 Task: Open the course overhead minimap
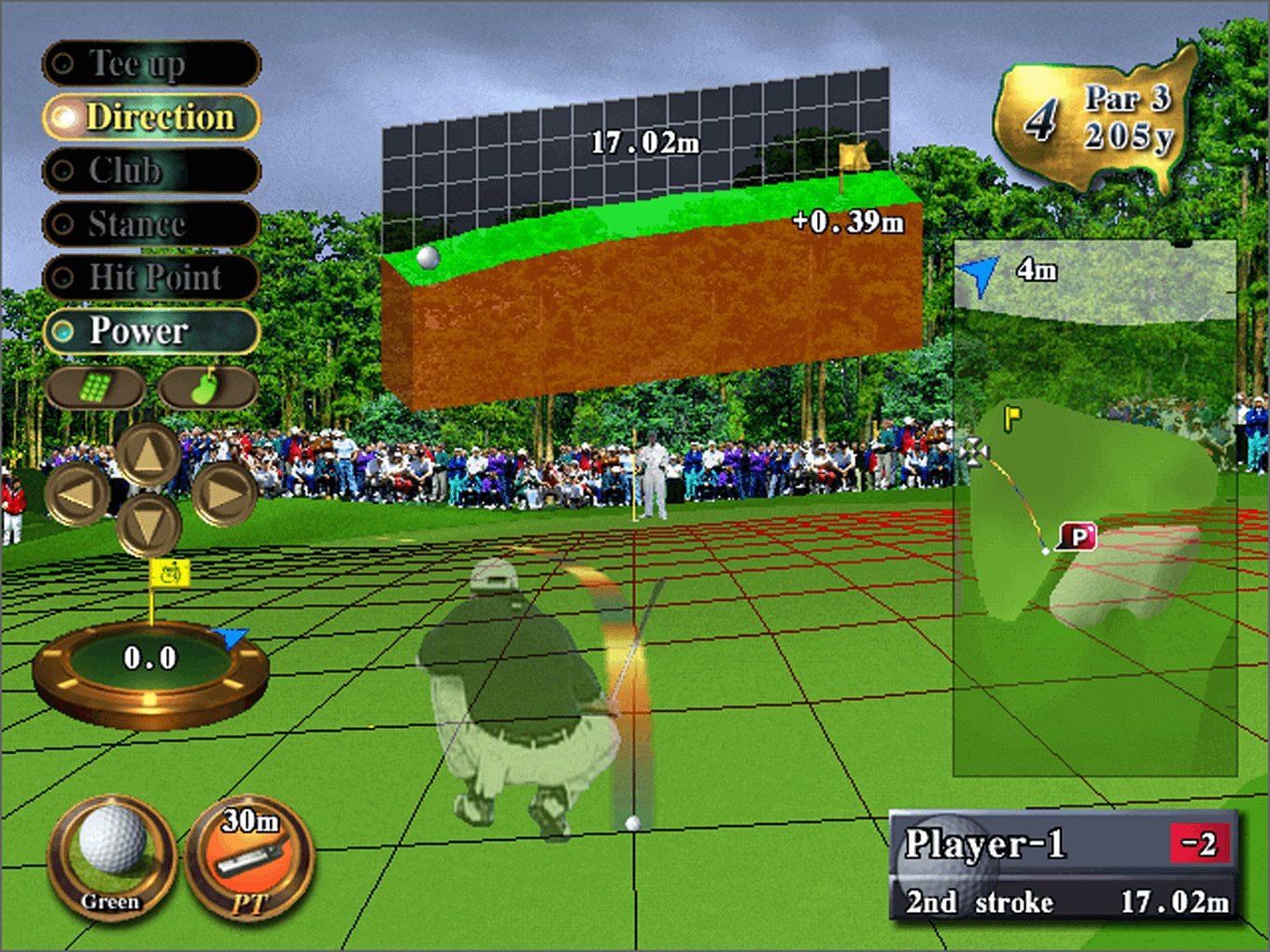point(1094,509)
